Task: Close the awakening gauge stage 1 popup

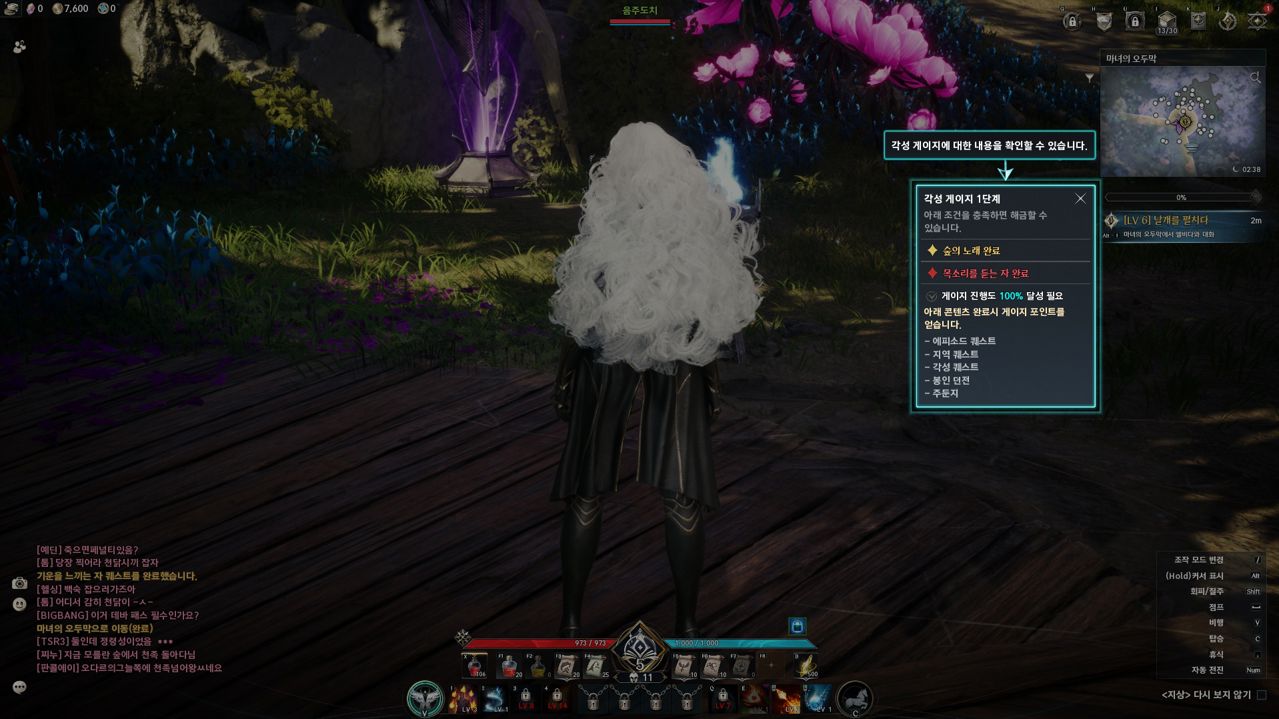Action: click(x=1080, y=199)
